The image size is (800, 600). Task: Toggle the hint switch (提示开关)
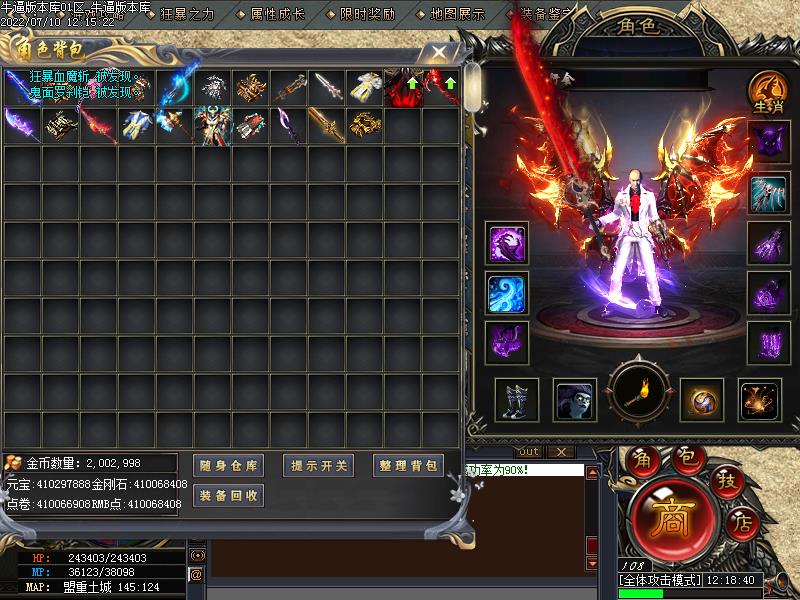320,465
